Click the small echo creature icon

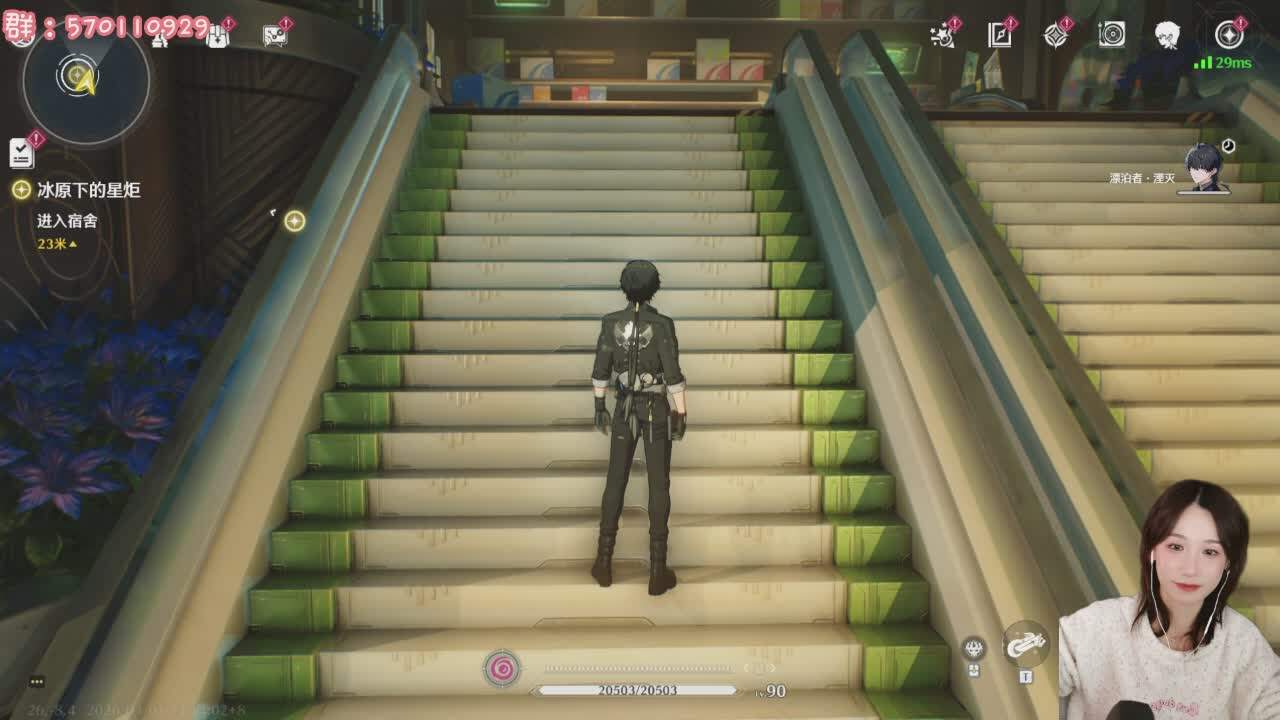click(x=974, y=649)
